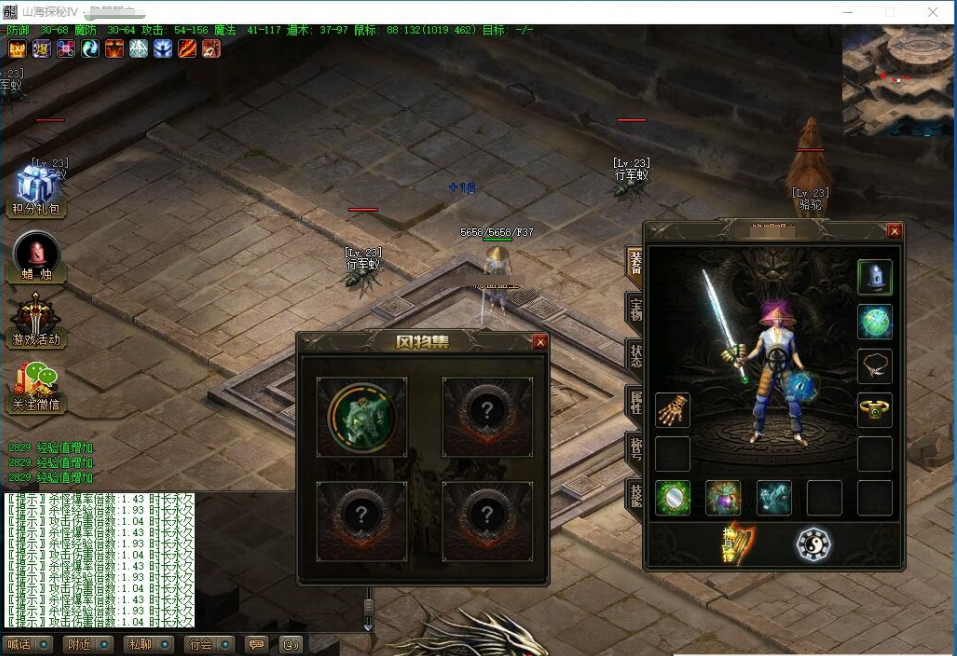The width and height of the screenshot is (957, 656).
Task: Select the equipped gold ring slot
Action: (x=874, y=409)
